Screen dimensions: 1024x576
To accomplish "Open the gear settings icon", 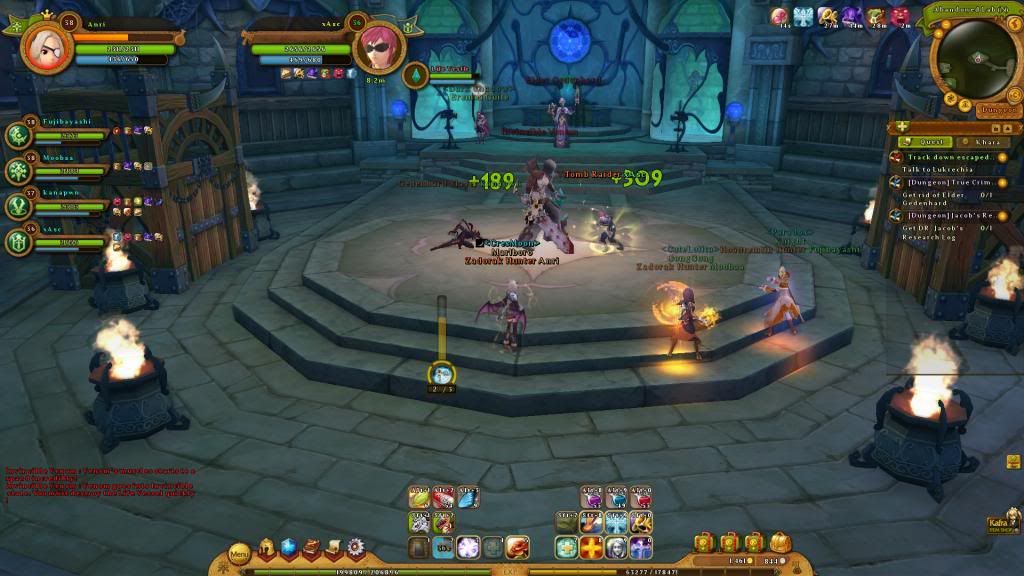I will (355, 547).
